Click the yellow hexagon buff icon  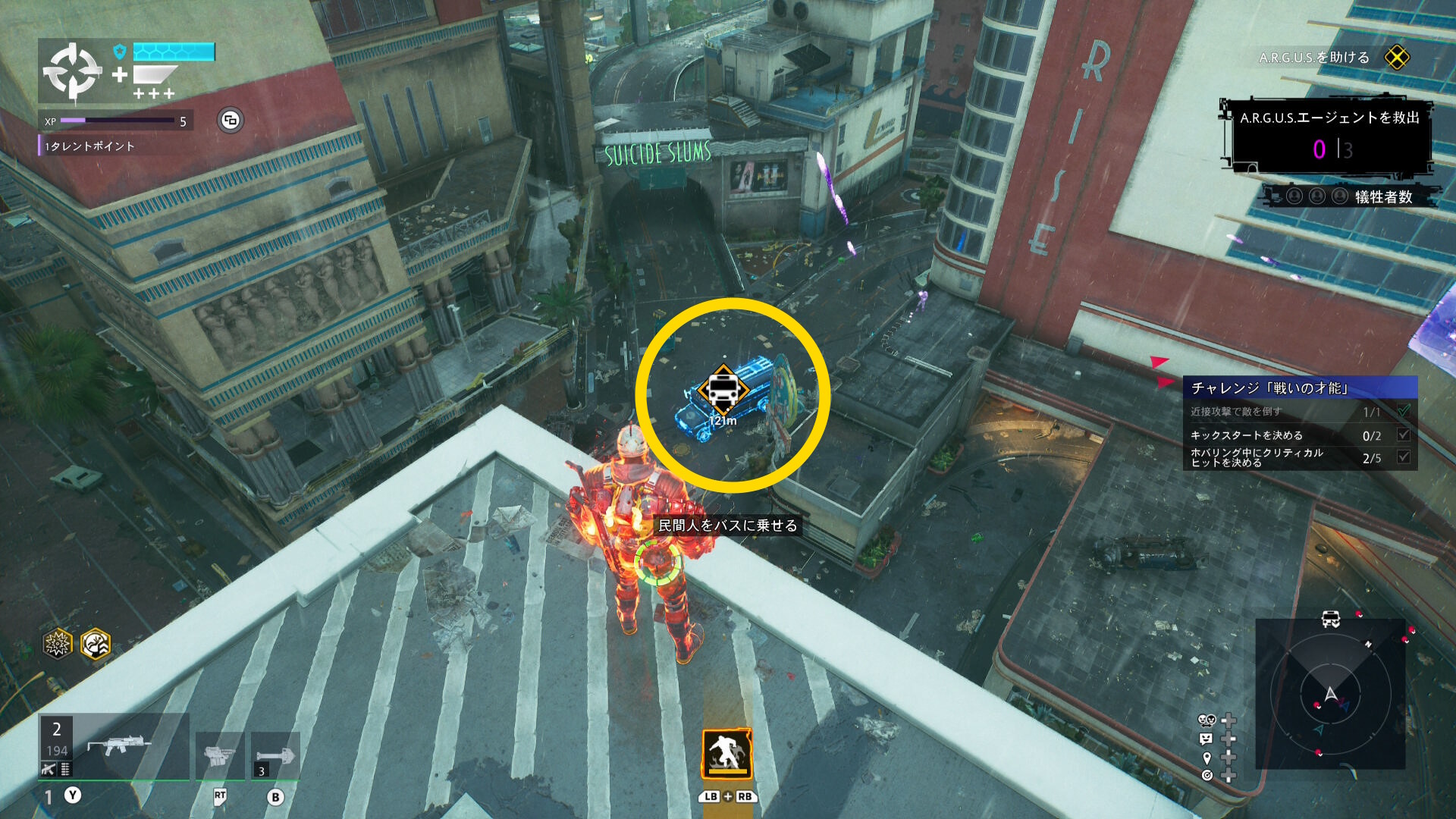tap(96, 644)
